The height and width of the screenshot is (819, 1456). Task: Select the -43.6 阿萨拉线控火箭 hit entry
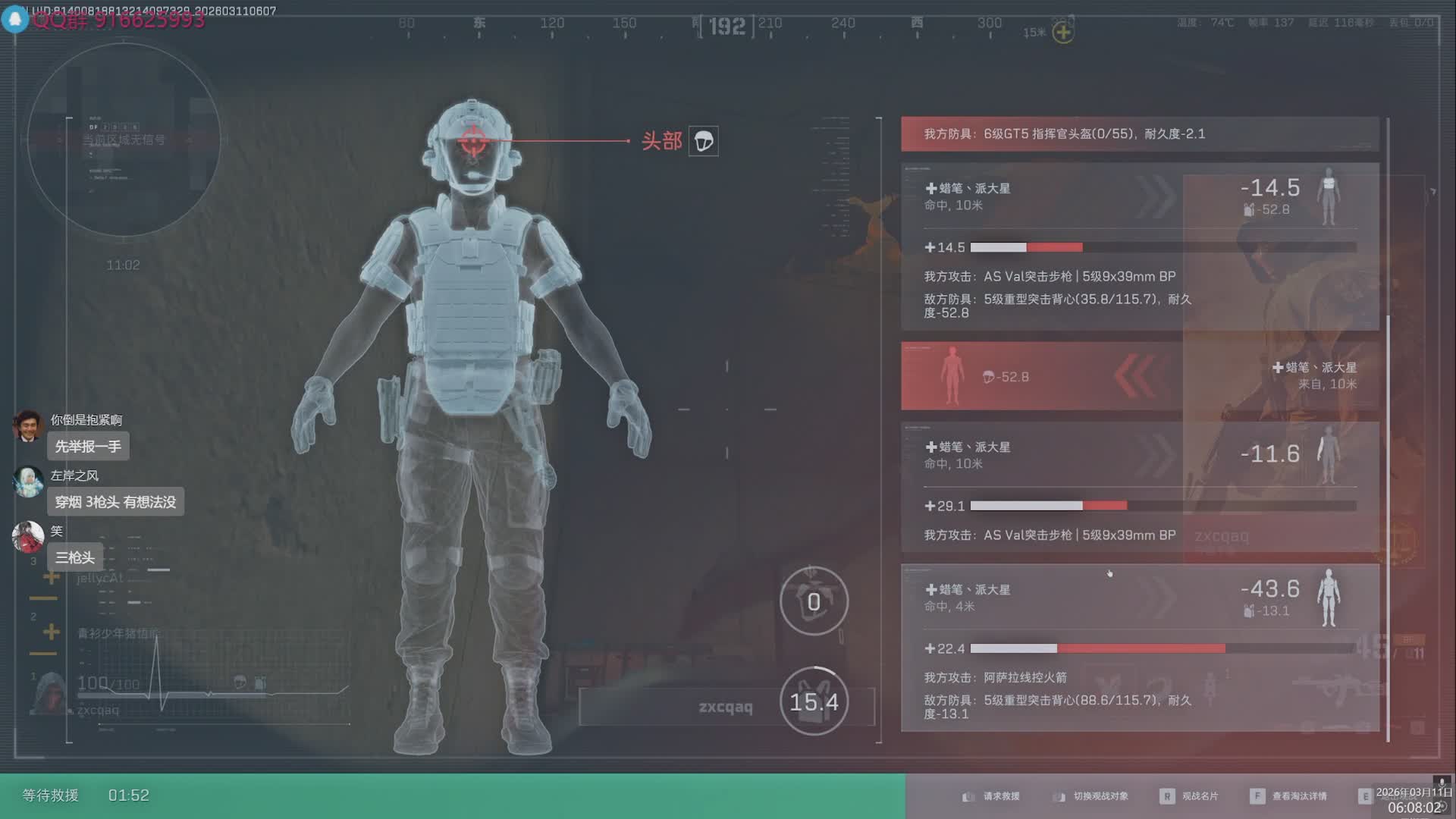pos(1139,647)
